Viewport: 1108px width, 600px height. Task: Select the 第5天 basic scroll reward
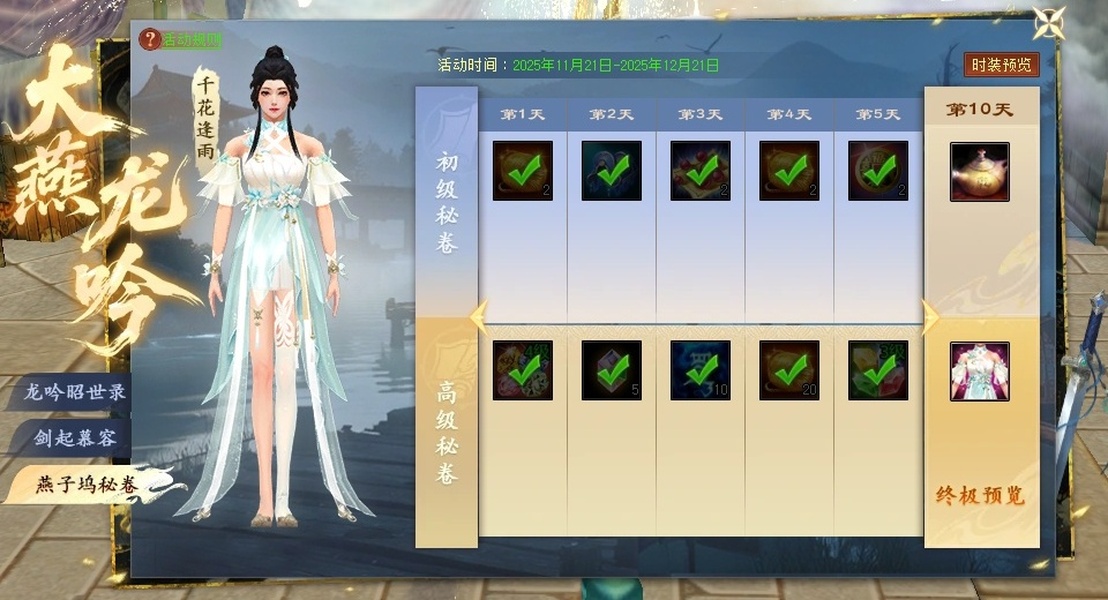[x=878, y=171]
